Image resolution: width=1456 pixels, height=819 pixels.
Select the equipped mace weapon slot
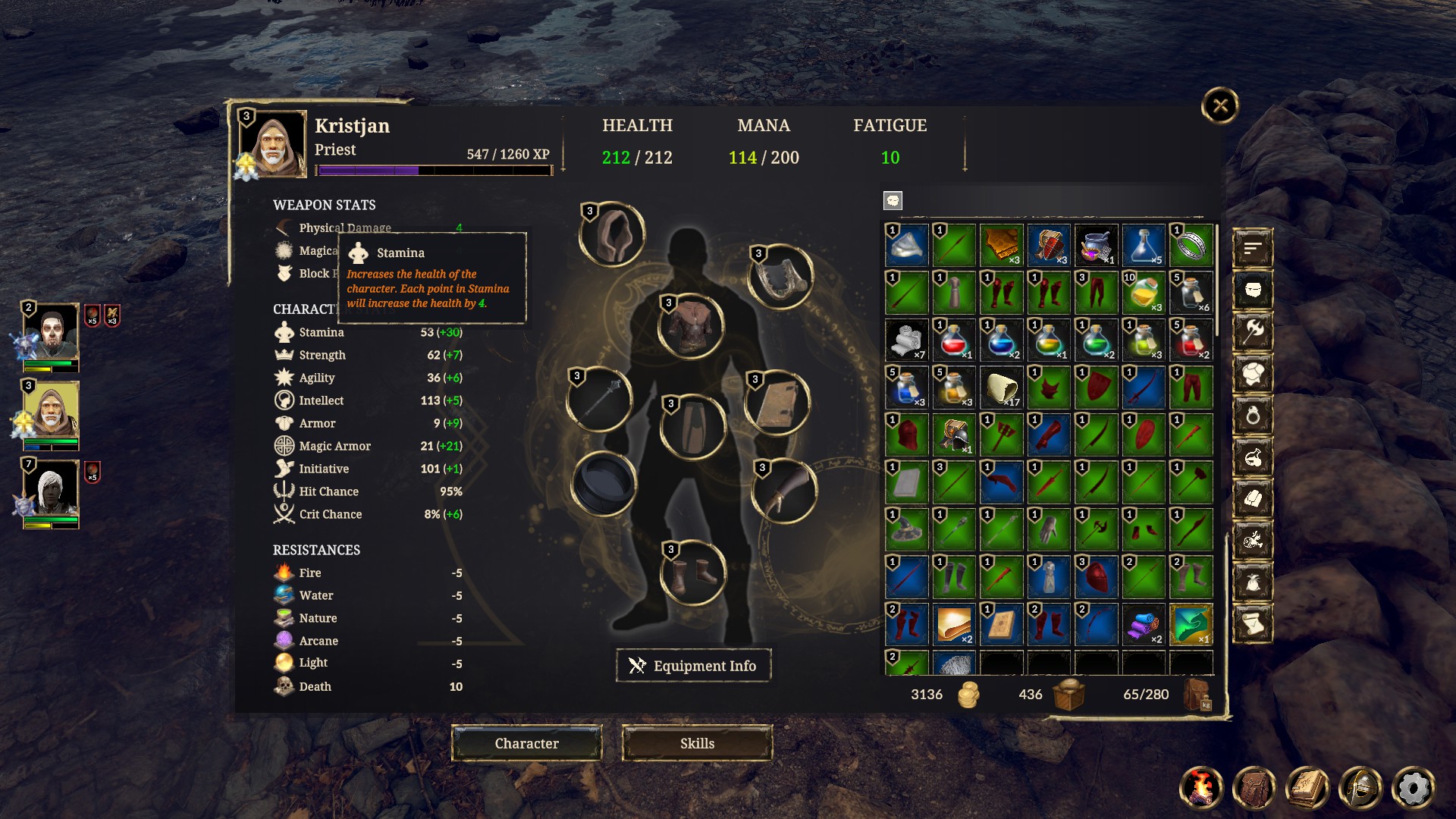click(600, 399)
